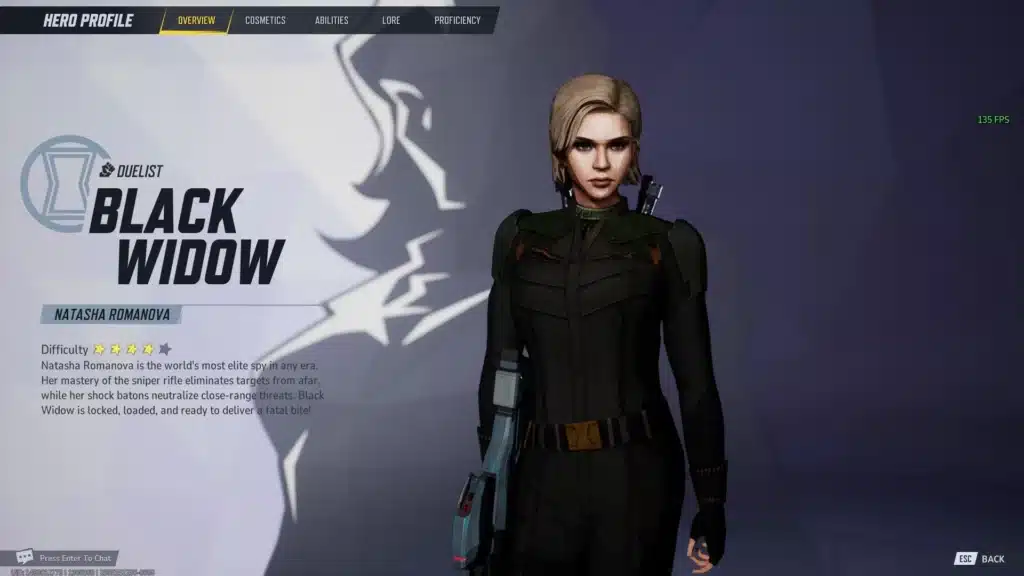Switch to the Overview tab
This screenshot has width=1024, height=576.
[x=196, y=20]
